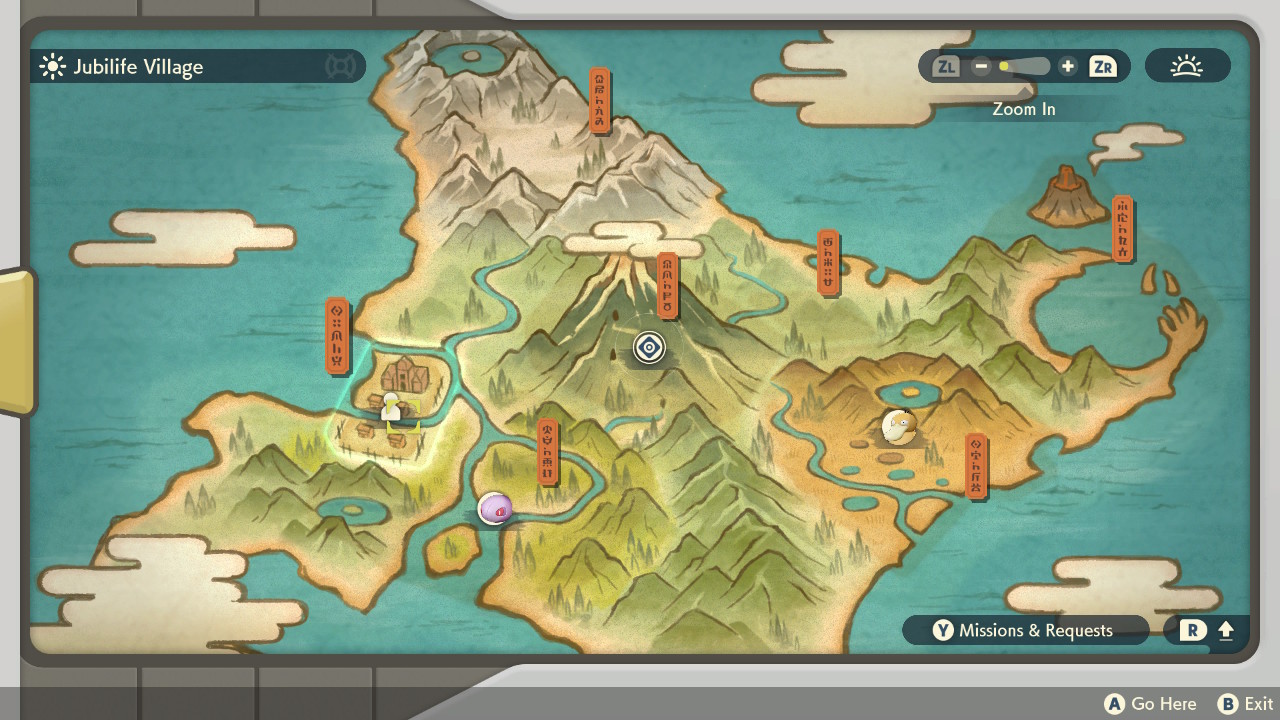Select the pink round Pokémon map marker

495,508
